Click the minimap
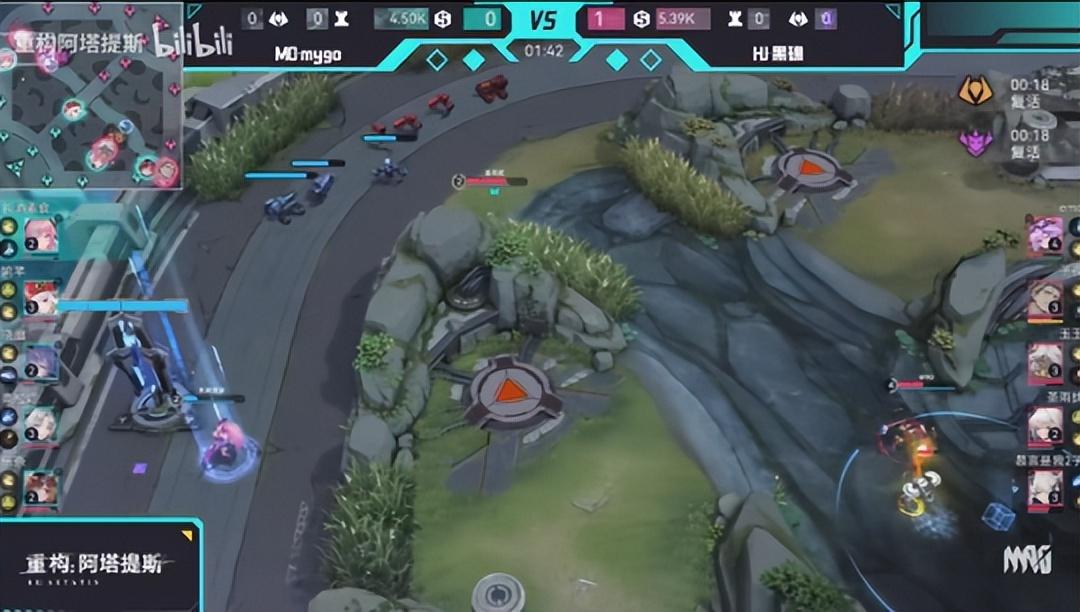This screenshot has width=1080, height=612. point(92,97)
